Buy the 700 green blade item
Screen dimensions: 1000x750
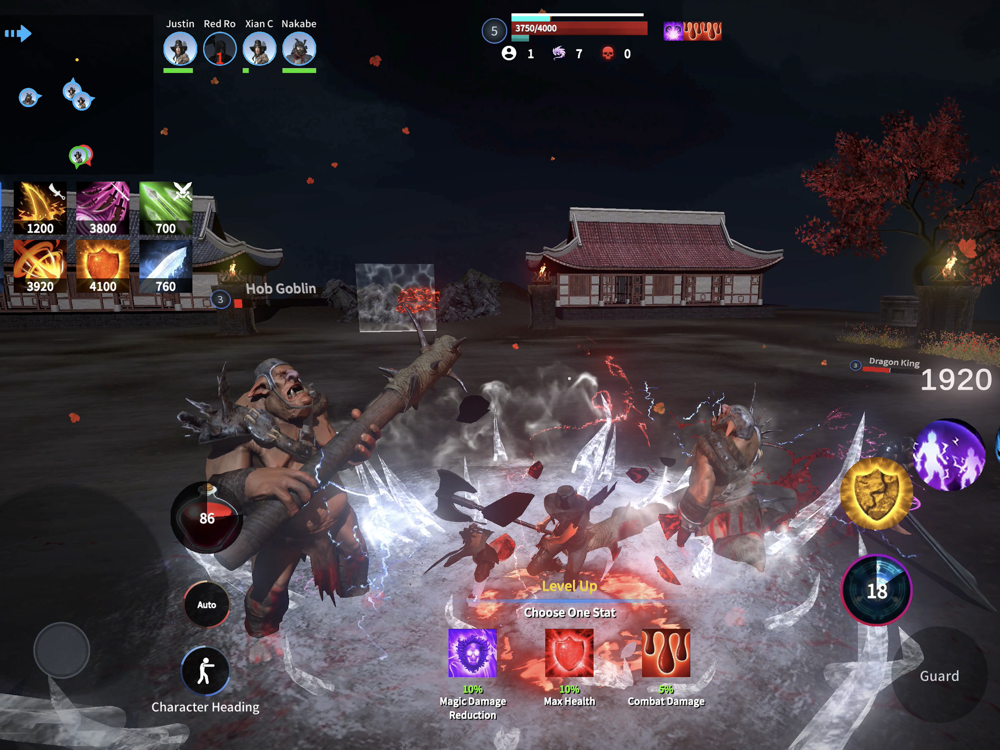point(166,208)
